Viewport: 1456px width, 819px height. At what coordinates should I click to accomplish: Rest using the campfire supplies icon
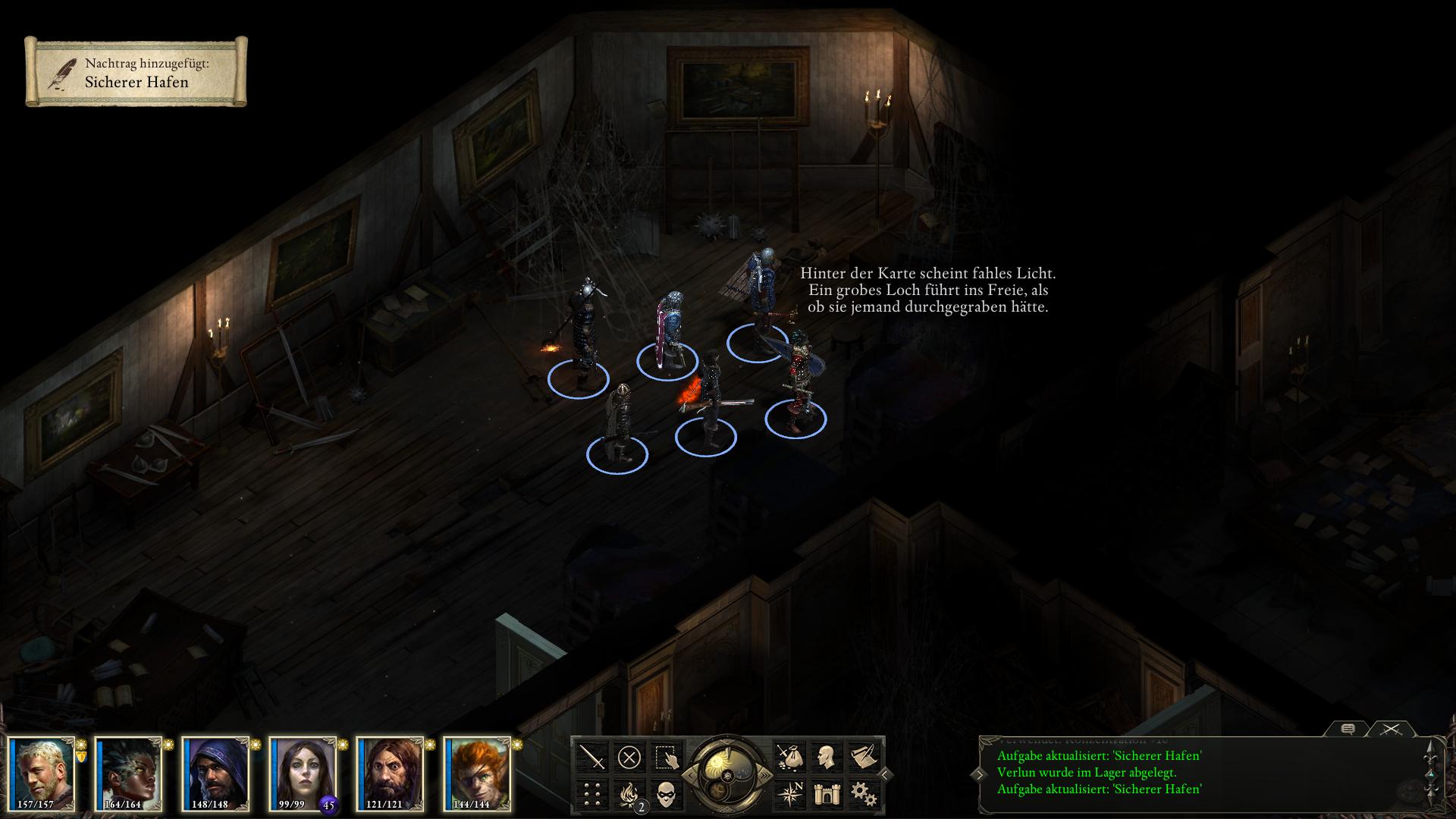coord(629,793)
